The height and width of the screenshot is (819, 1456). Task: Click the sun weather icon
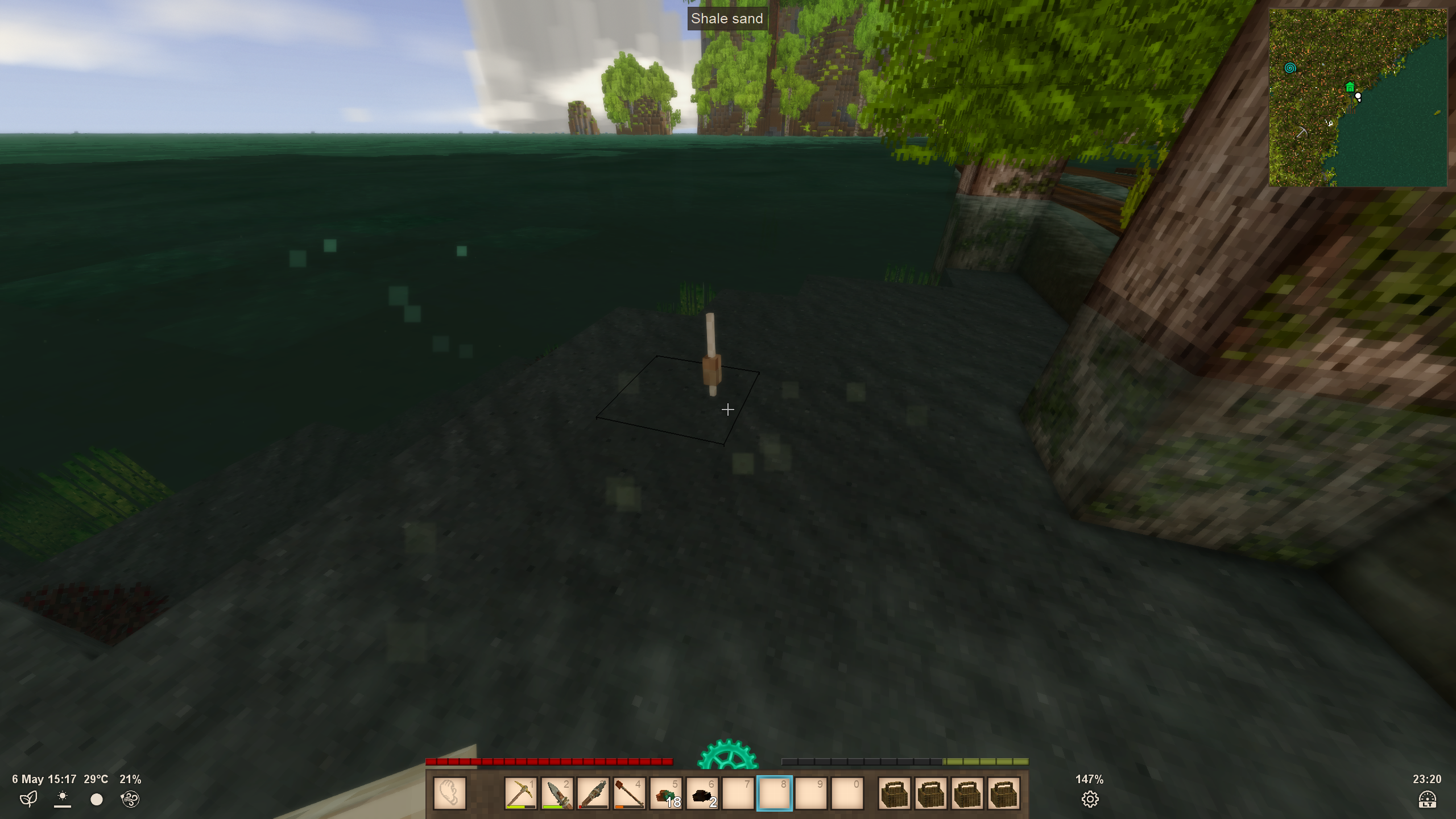(x=63, y=799)
